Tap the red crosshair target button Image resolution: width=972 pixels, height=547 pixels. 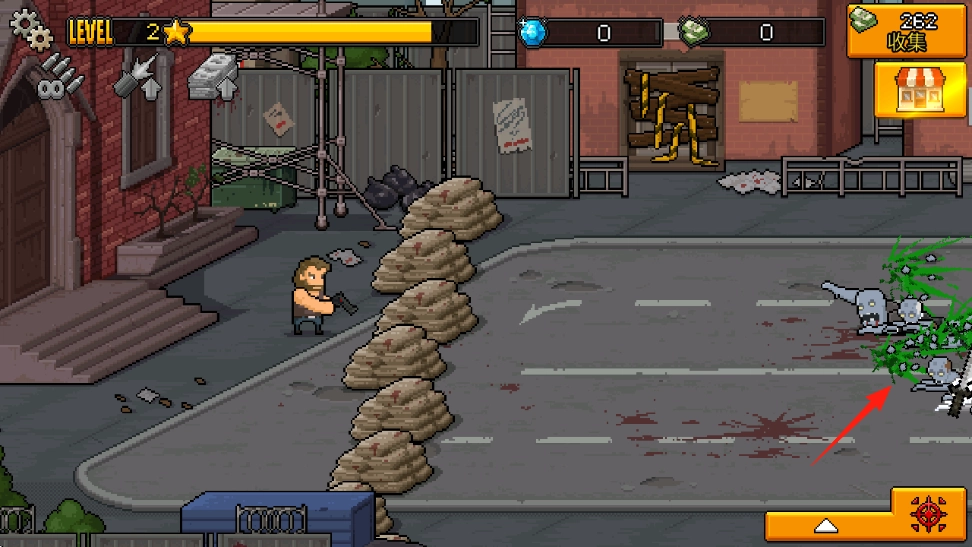click(x=929, y=514)
